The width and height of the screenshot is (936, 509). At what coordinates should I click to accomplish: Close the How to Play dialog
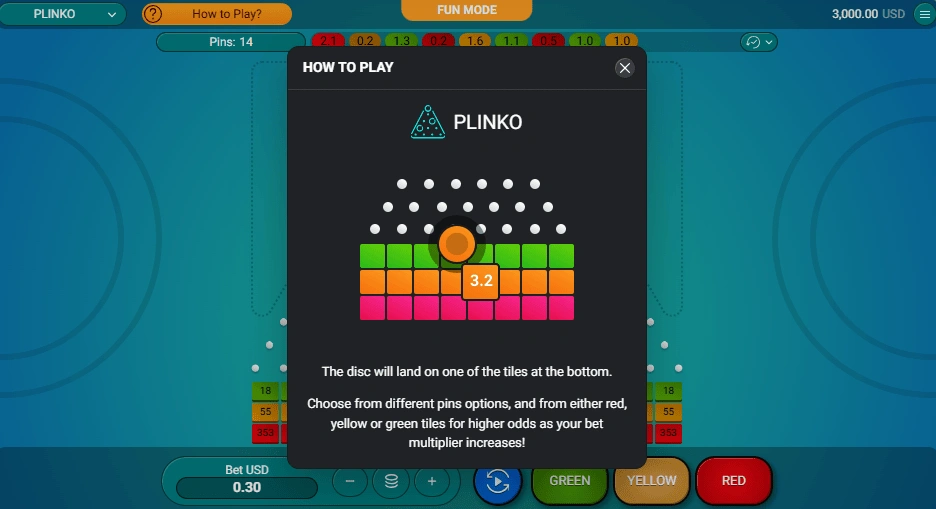point(625,68)
